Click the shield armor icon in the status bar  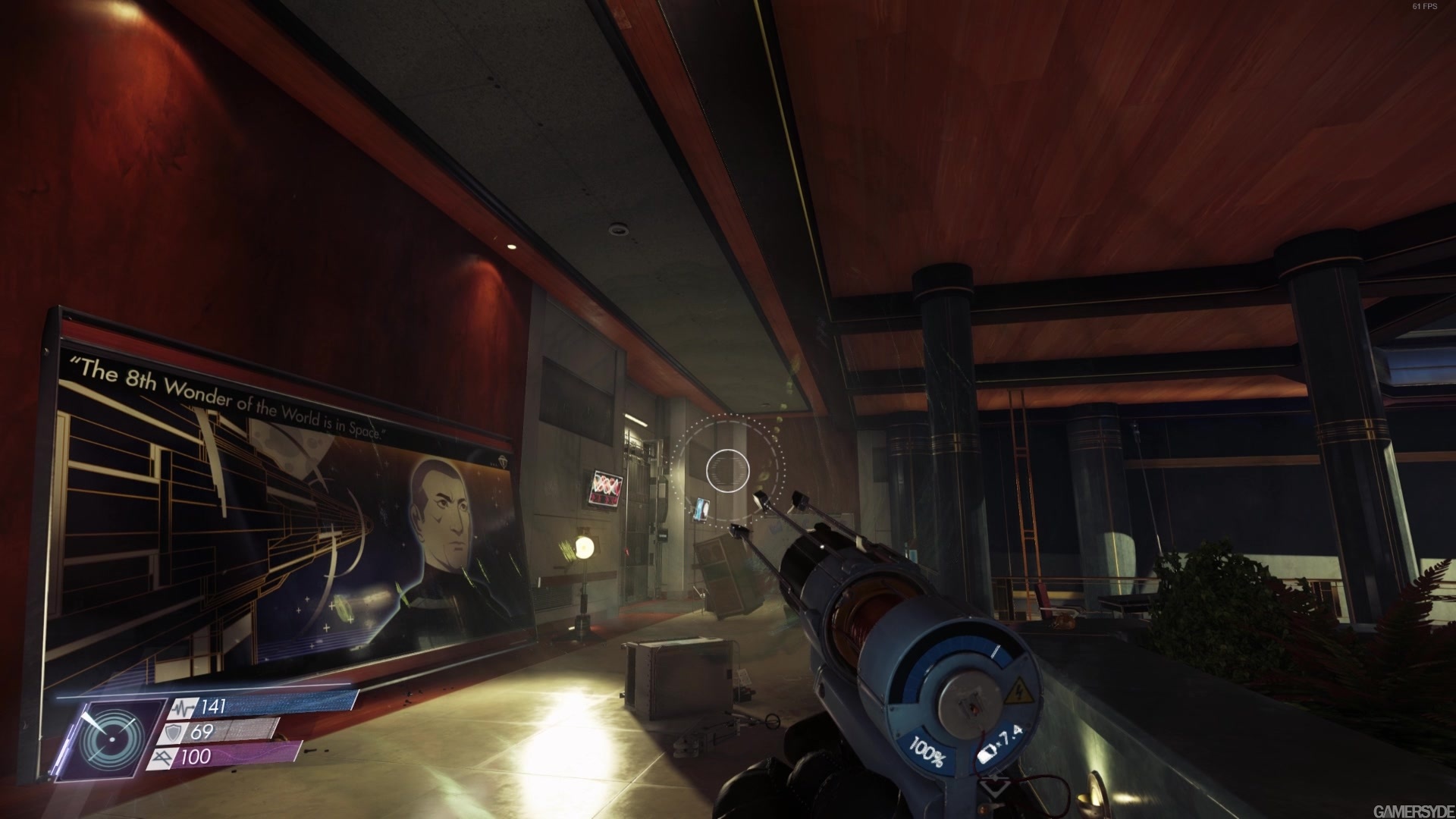pyautogui.click(x=174, y=733)
